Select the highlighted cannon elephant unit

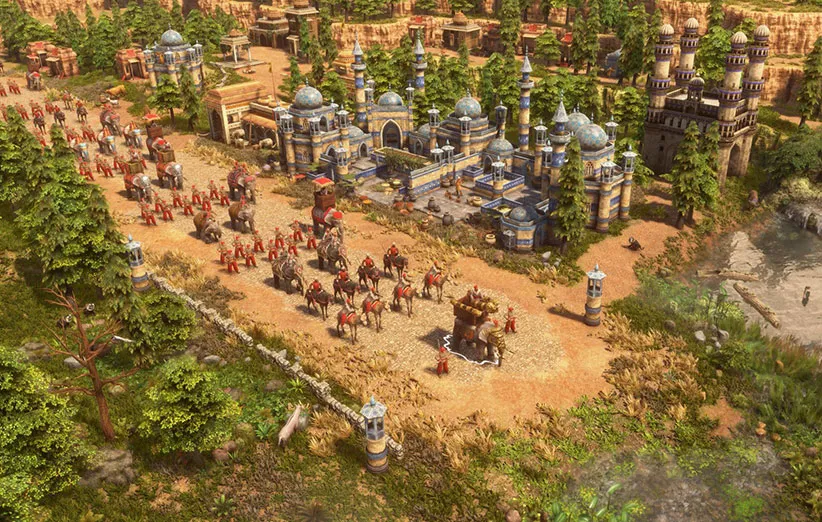(x=476, y=327)
